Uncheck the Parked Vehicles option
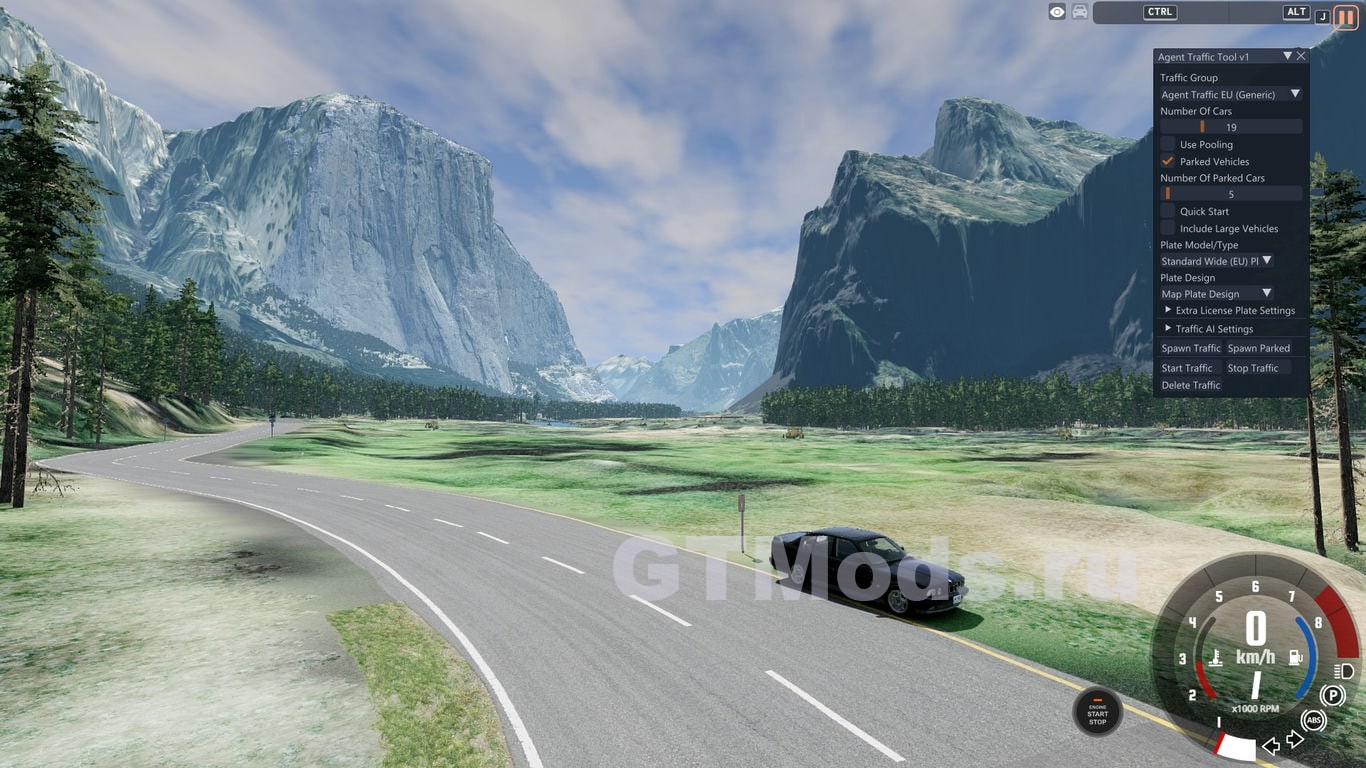The image size is (1366, 768). pyautogui.click(x=1168, y=161)
